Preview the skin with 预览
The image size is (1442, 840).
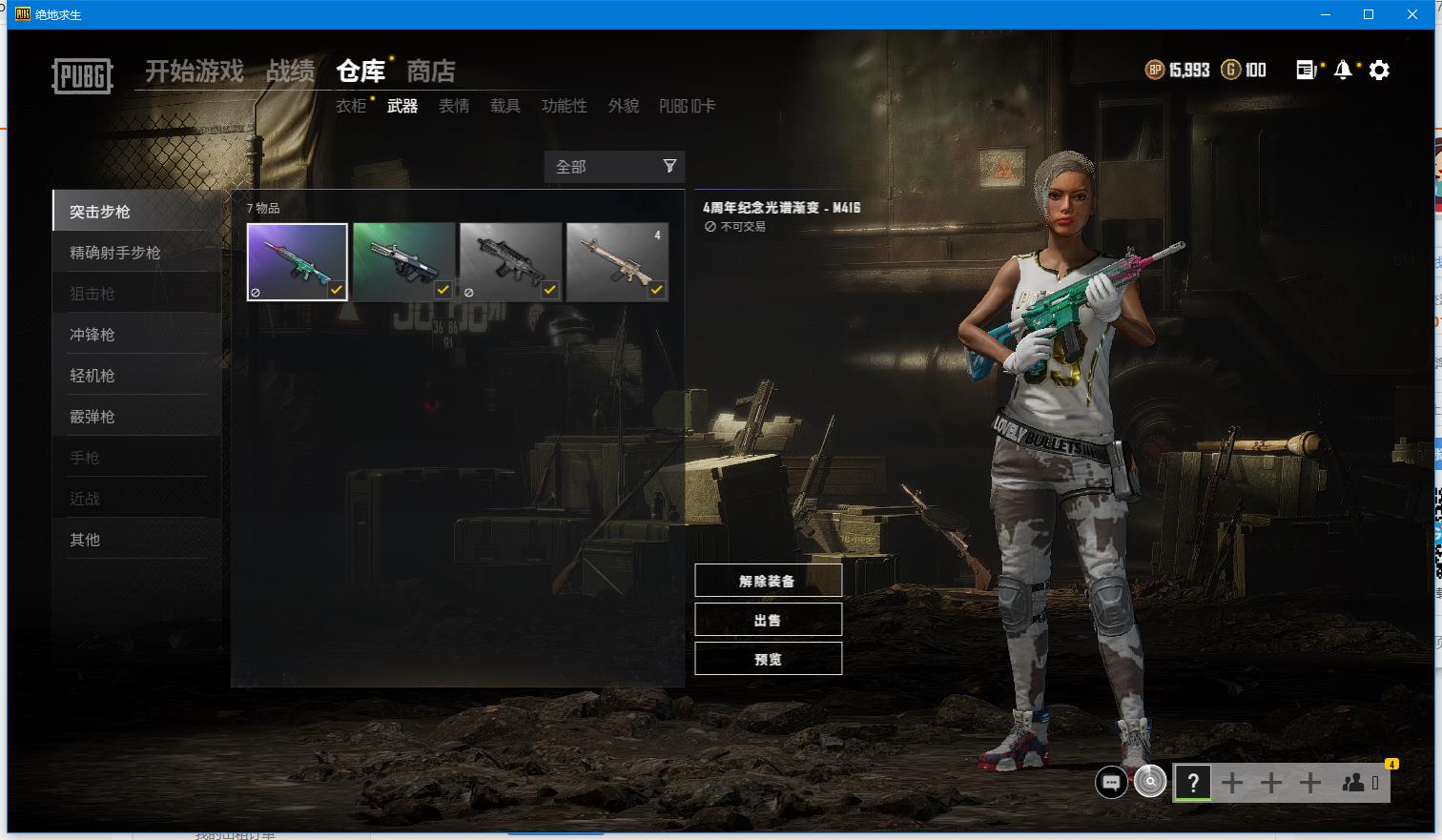click(768, 659)
